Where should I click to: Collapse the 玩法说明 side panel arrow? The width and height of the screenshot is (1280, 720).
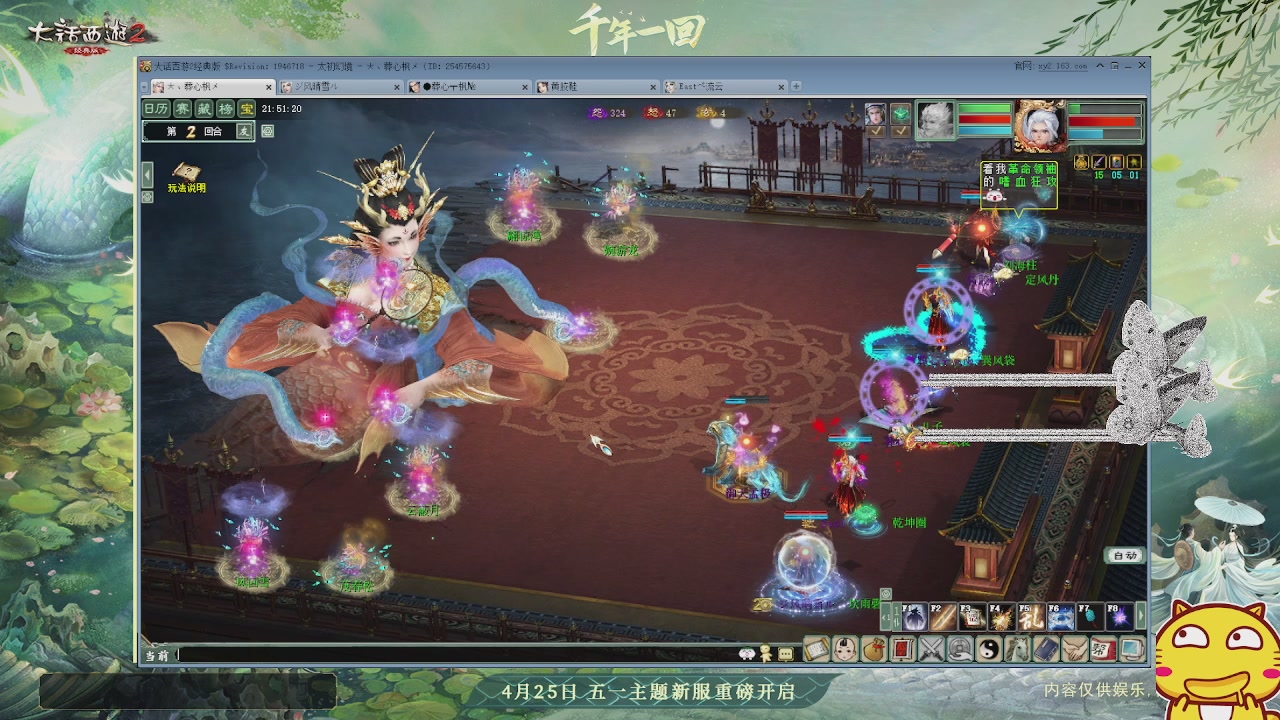147,174
